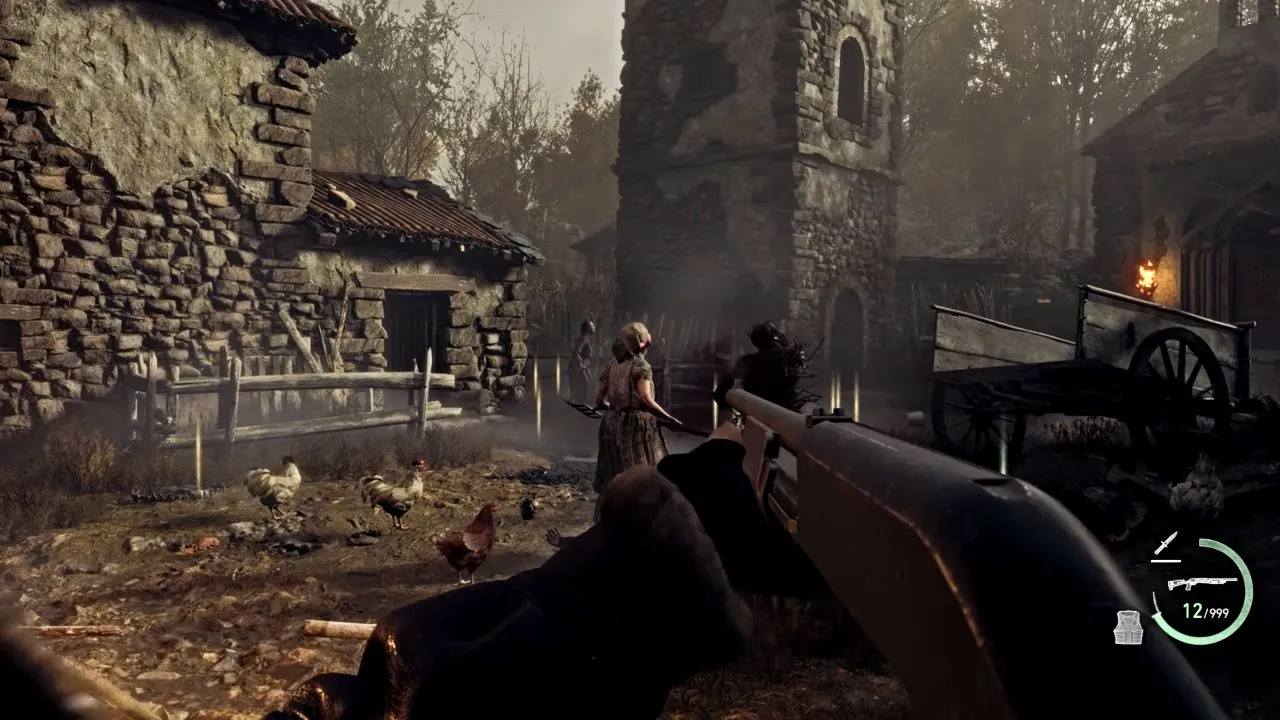Click the shotgun icon in the weapon HUD
This screenshot has height=720, width=1280.
pos(1202,582)
